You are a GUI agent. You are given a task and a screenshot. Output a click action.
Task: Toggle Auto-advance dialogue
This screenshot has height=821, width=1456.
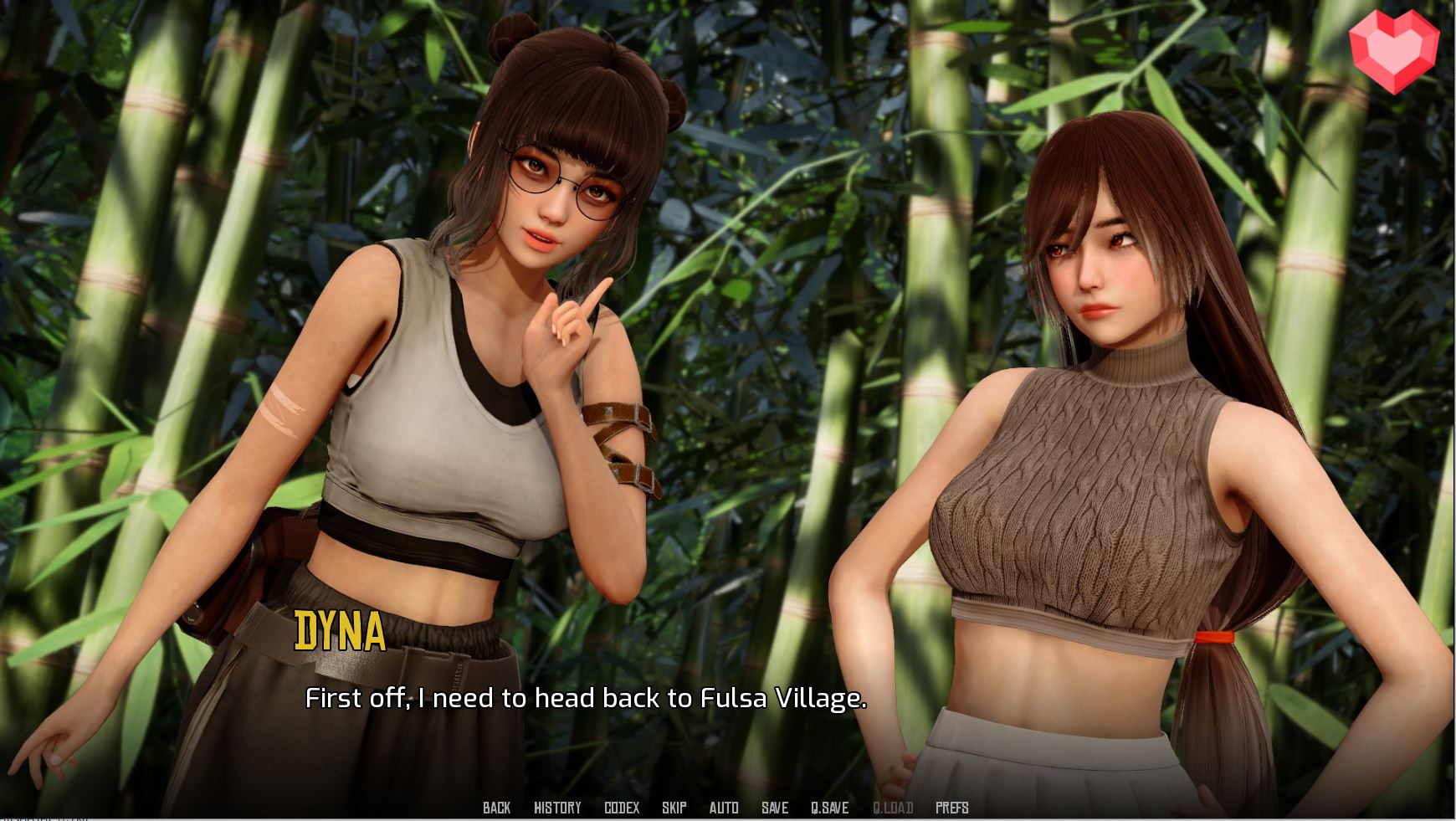point(724,808)
